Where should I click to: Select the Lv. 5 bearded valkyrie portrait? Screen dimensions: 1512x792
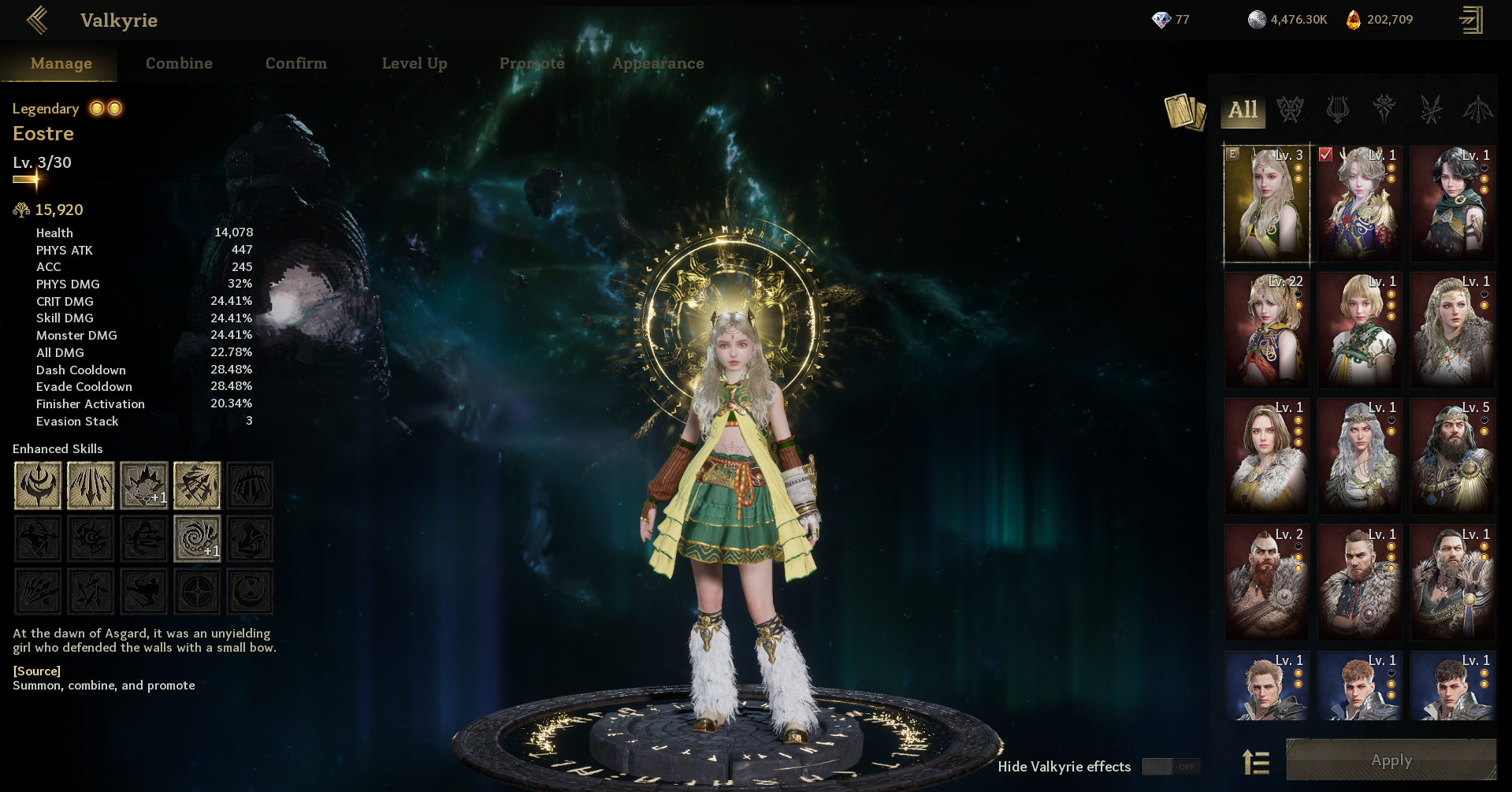pyautogui.click(x=1452, y=455)
